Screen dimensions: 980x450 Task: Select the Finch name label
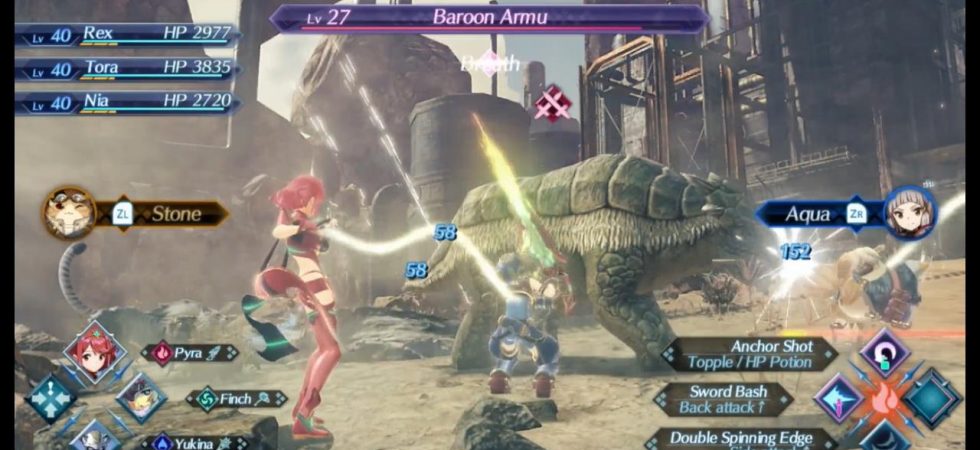(237, 398)
